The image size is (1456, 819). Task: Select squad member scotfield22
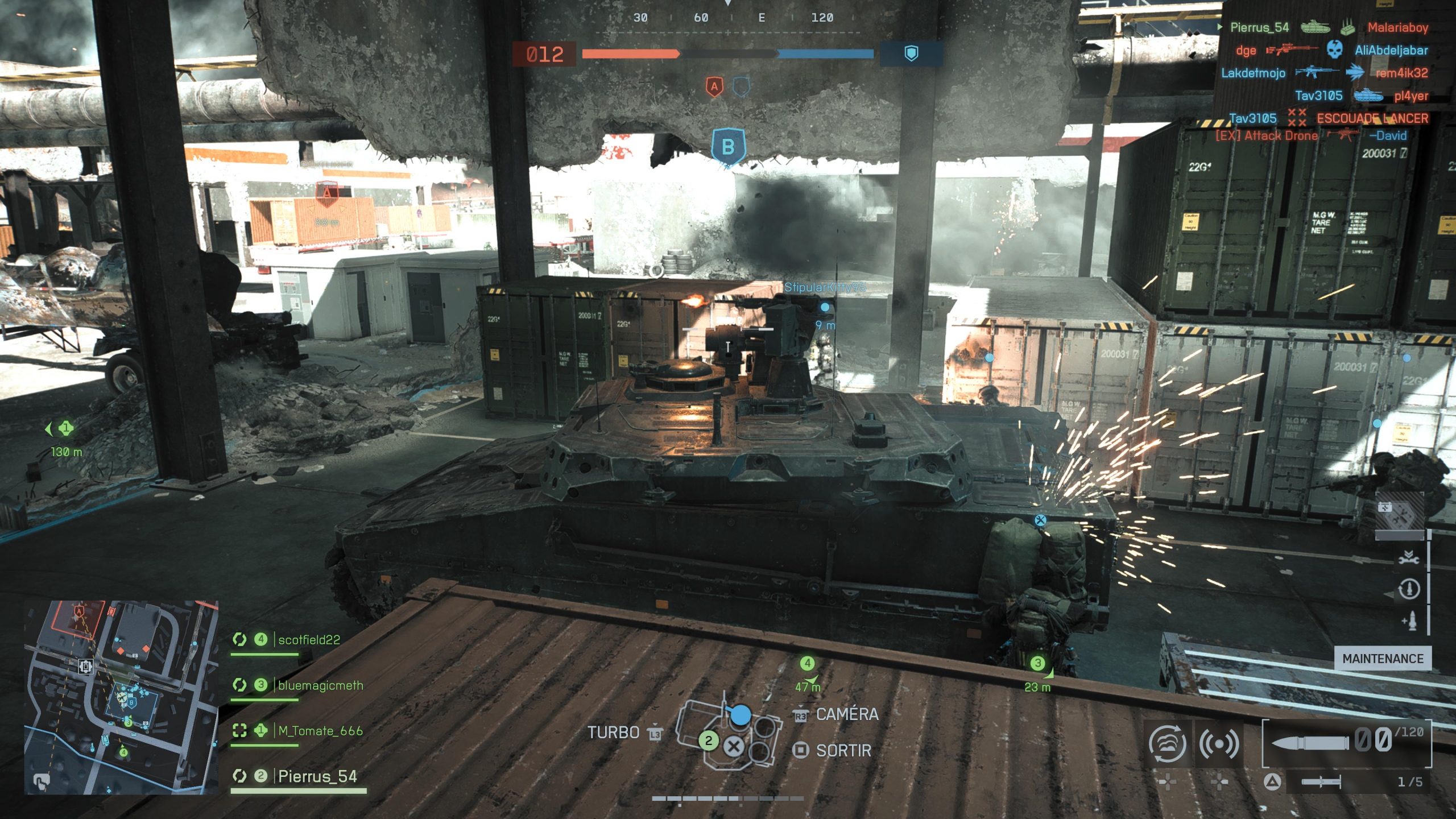(308, 640)
